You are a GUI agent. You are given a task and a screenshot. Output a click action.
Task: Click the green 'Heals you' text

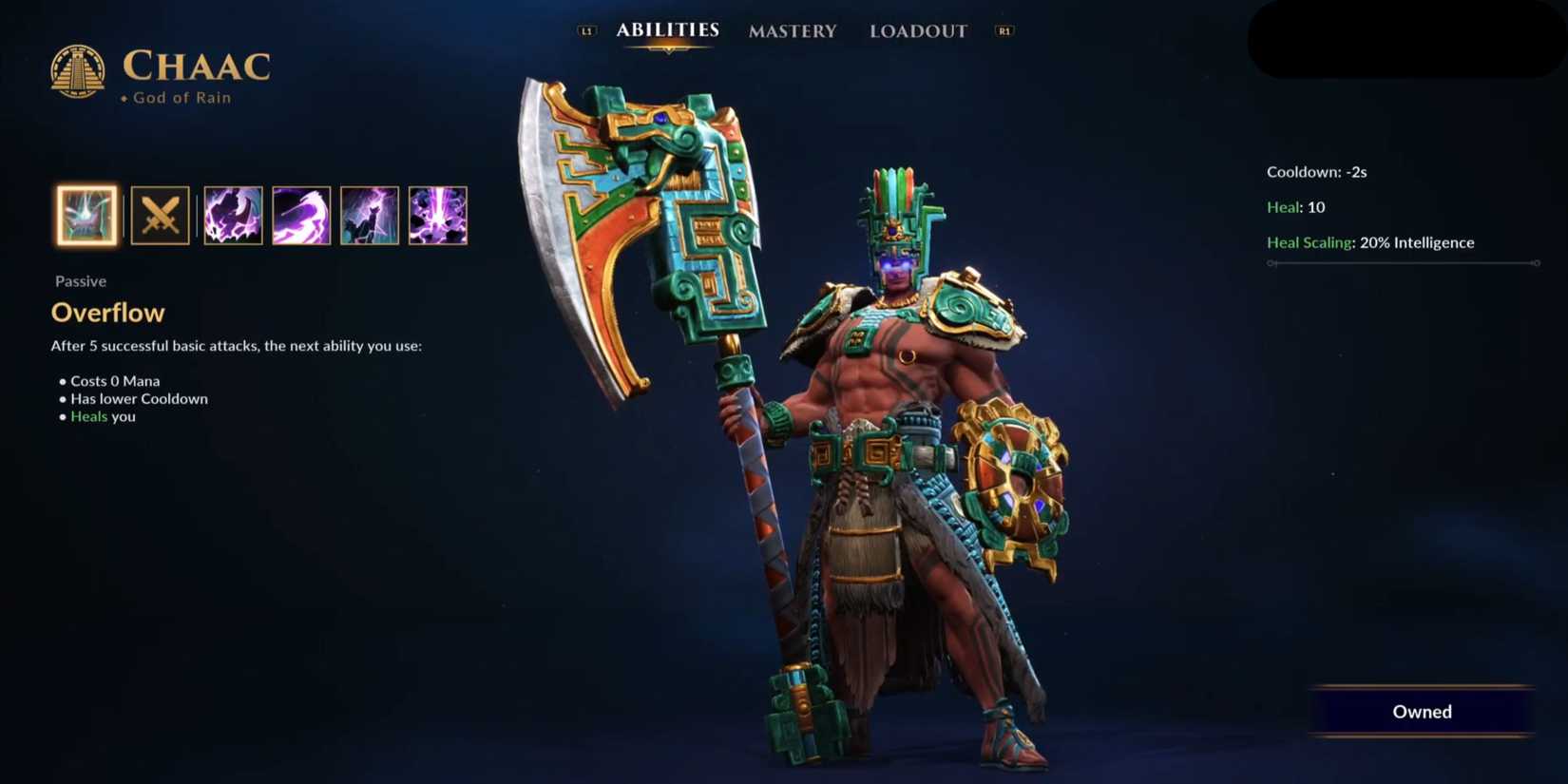click(x=102, y=416)
